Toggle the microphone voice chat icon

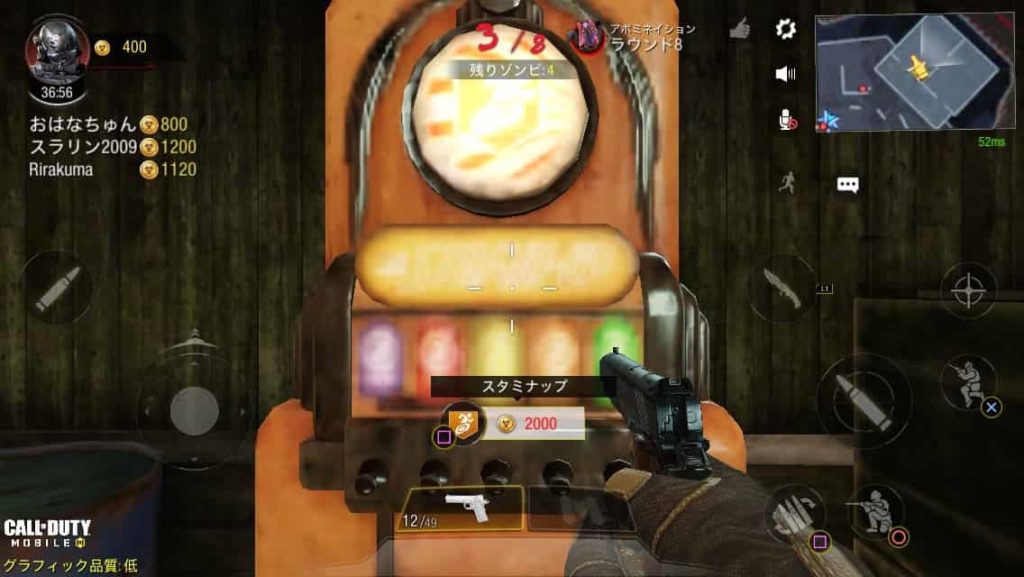787,120
